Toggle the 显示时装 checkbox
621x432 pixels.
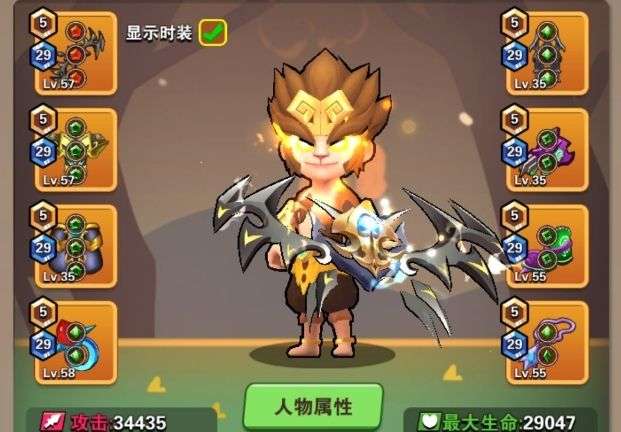coord(212,32)
